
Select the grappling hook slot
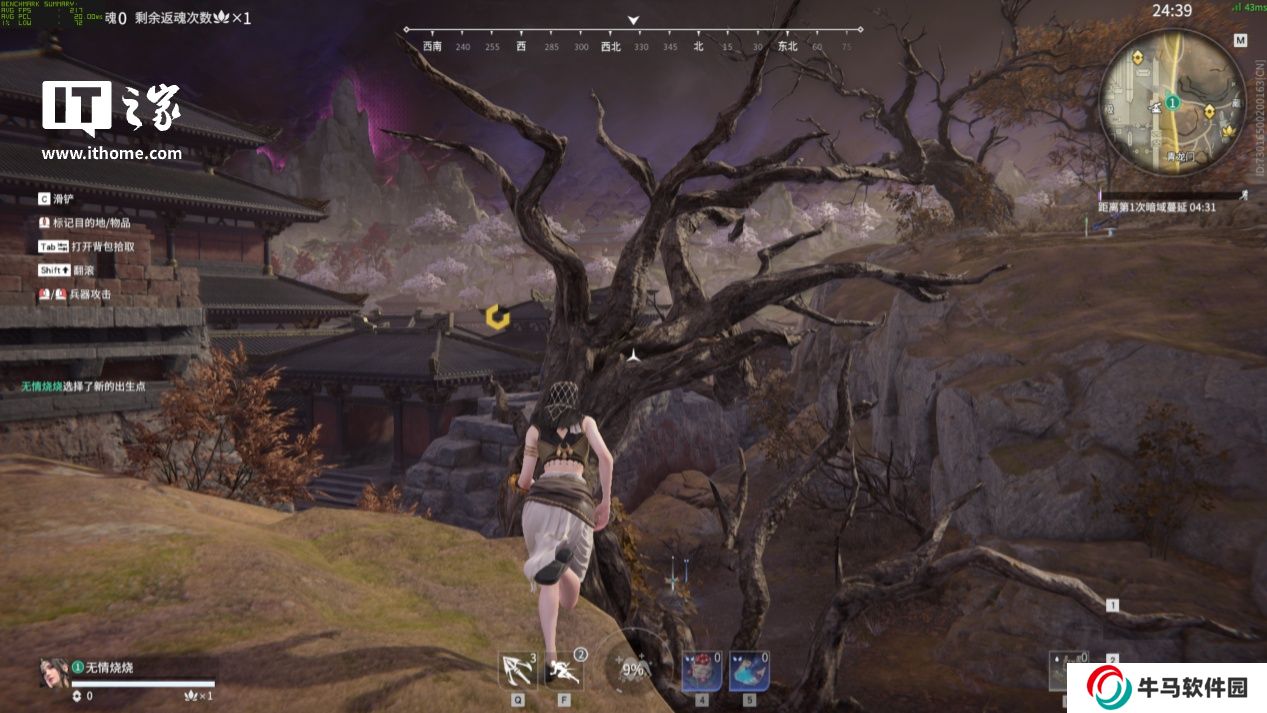pos(517,670)
